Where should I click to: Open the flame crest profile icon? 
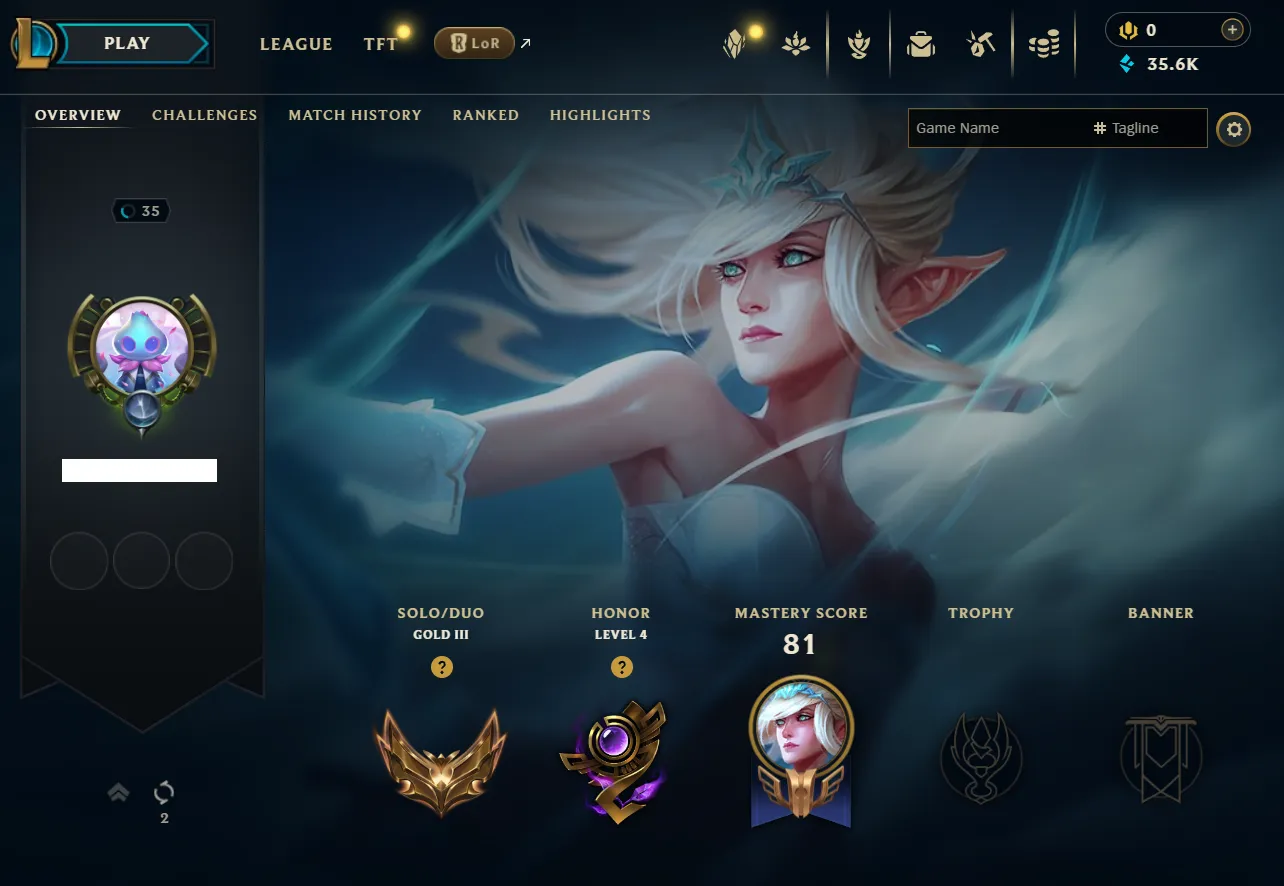pyautogui.click(x=858, y=44)
